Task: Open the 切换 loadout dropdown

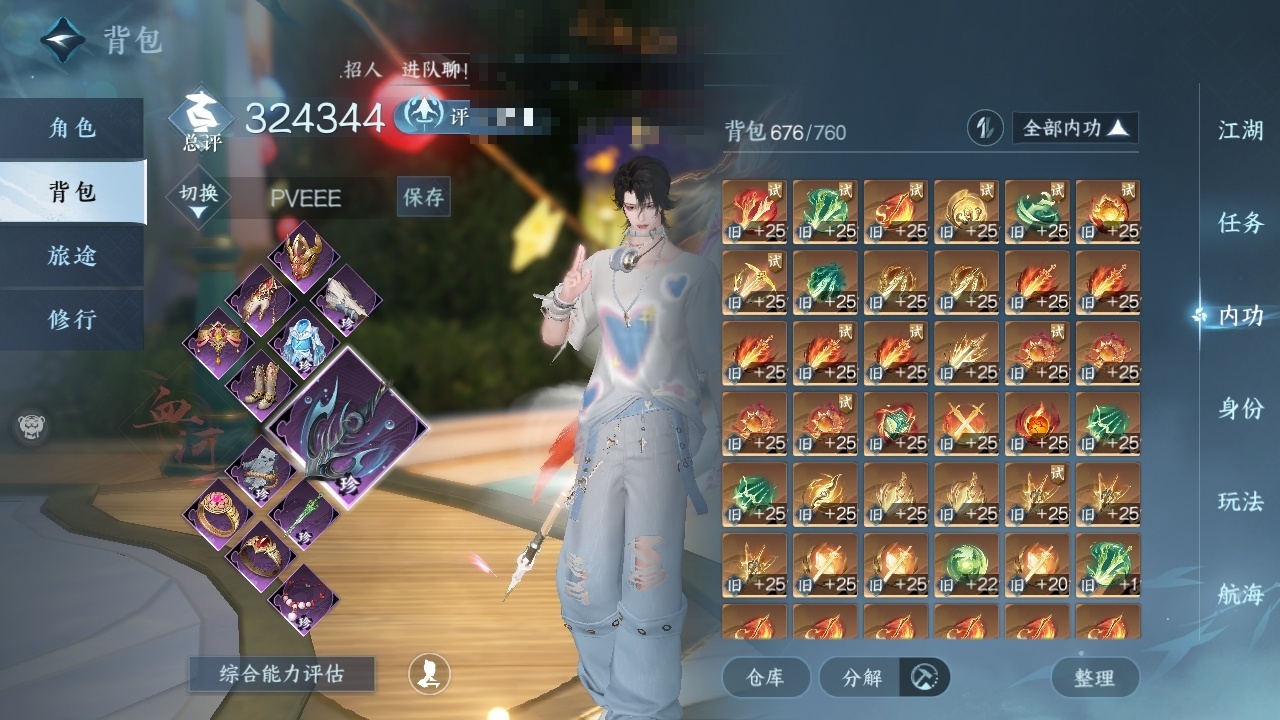Action: point(199,198)
